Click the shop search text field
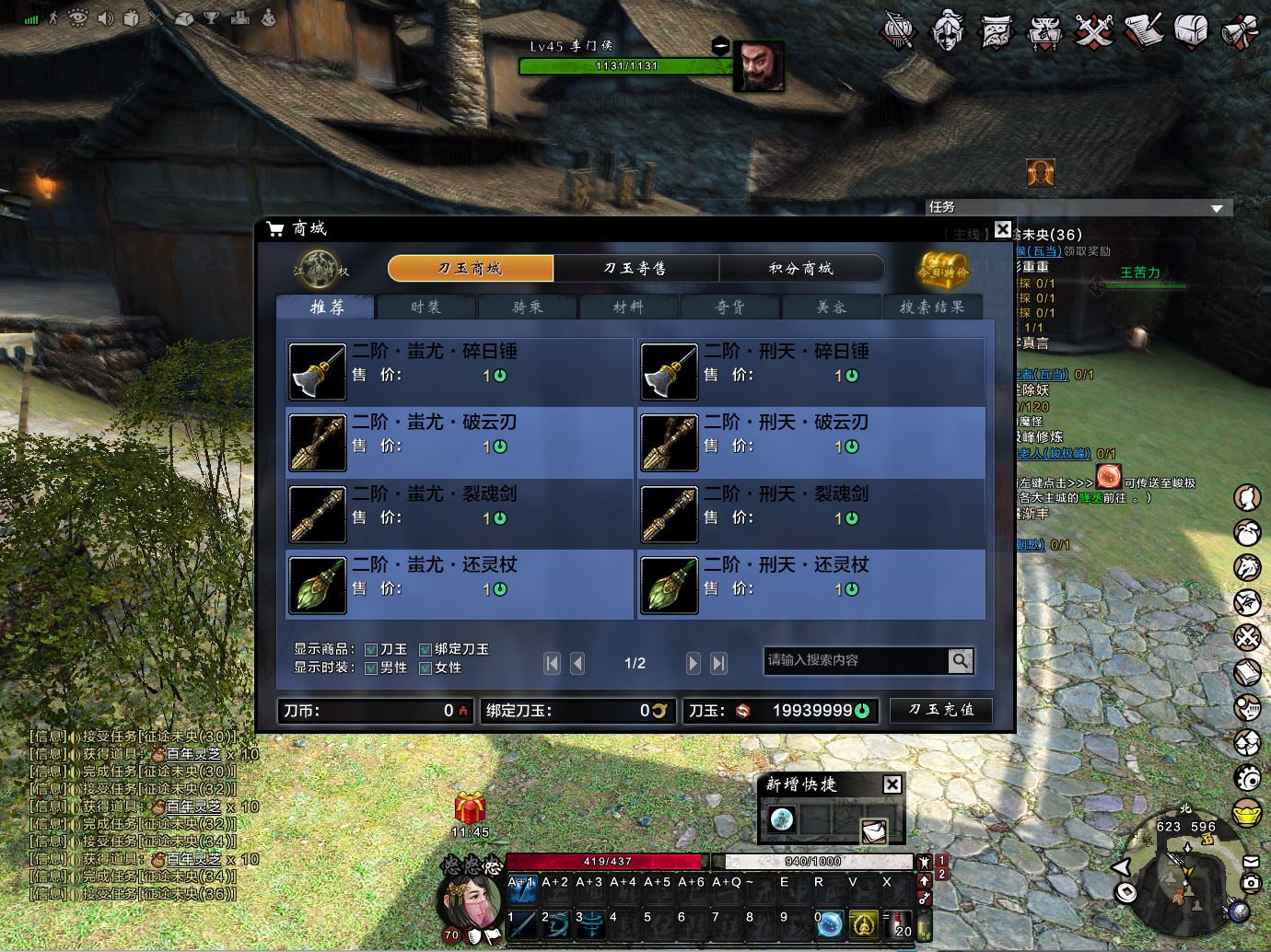The image size is (1271, 952). (855, 660)
